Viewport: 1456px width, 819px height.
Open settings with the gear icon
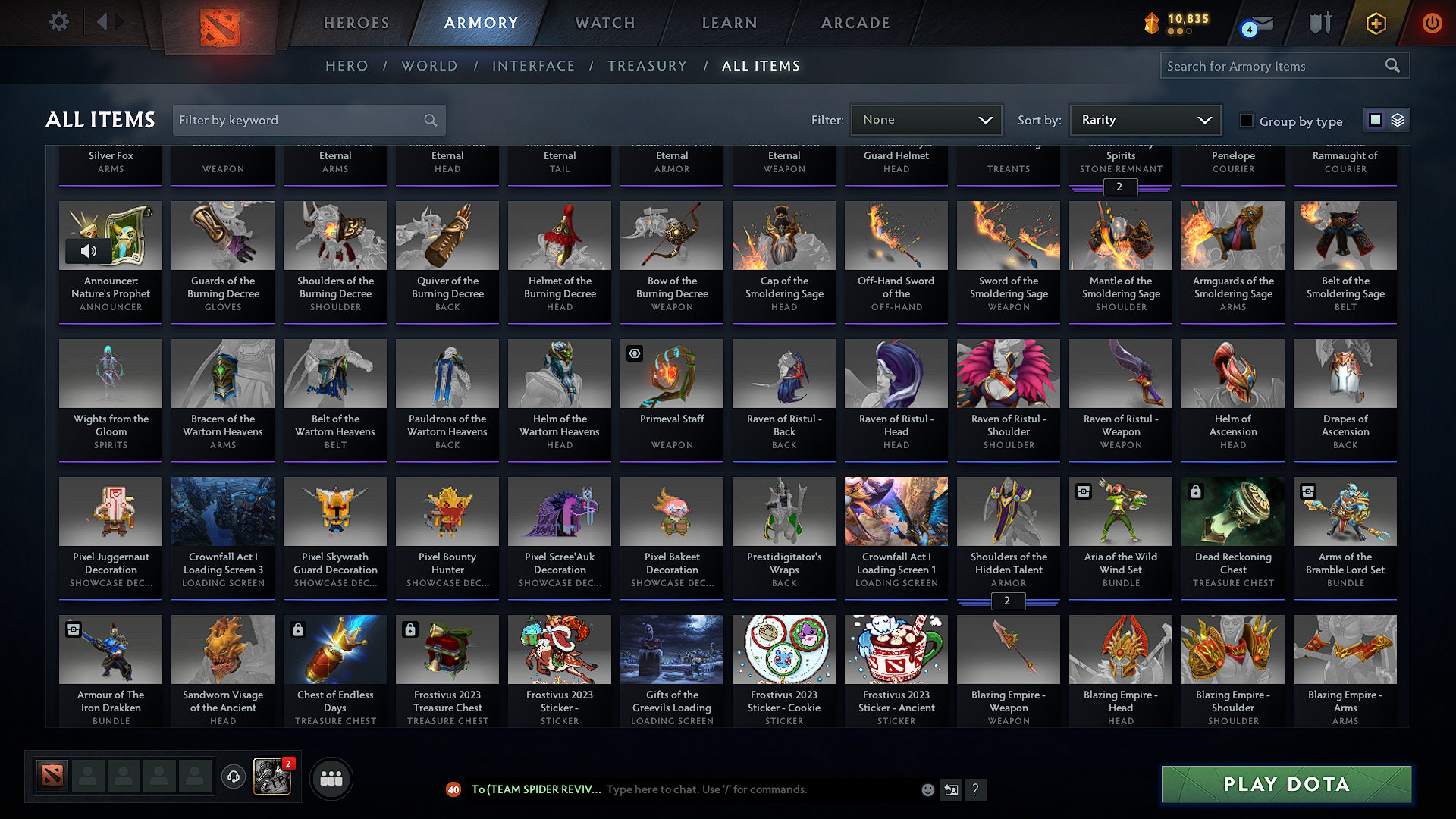[x=58, y=22]
